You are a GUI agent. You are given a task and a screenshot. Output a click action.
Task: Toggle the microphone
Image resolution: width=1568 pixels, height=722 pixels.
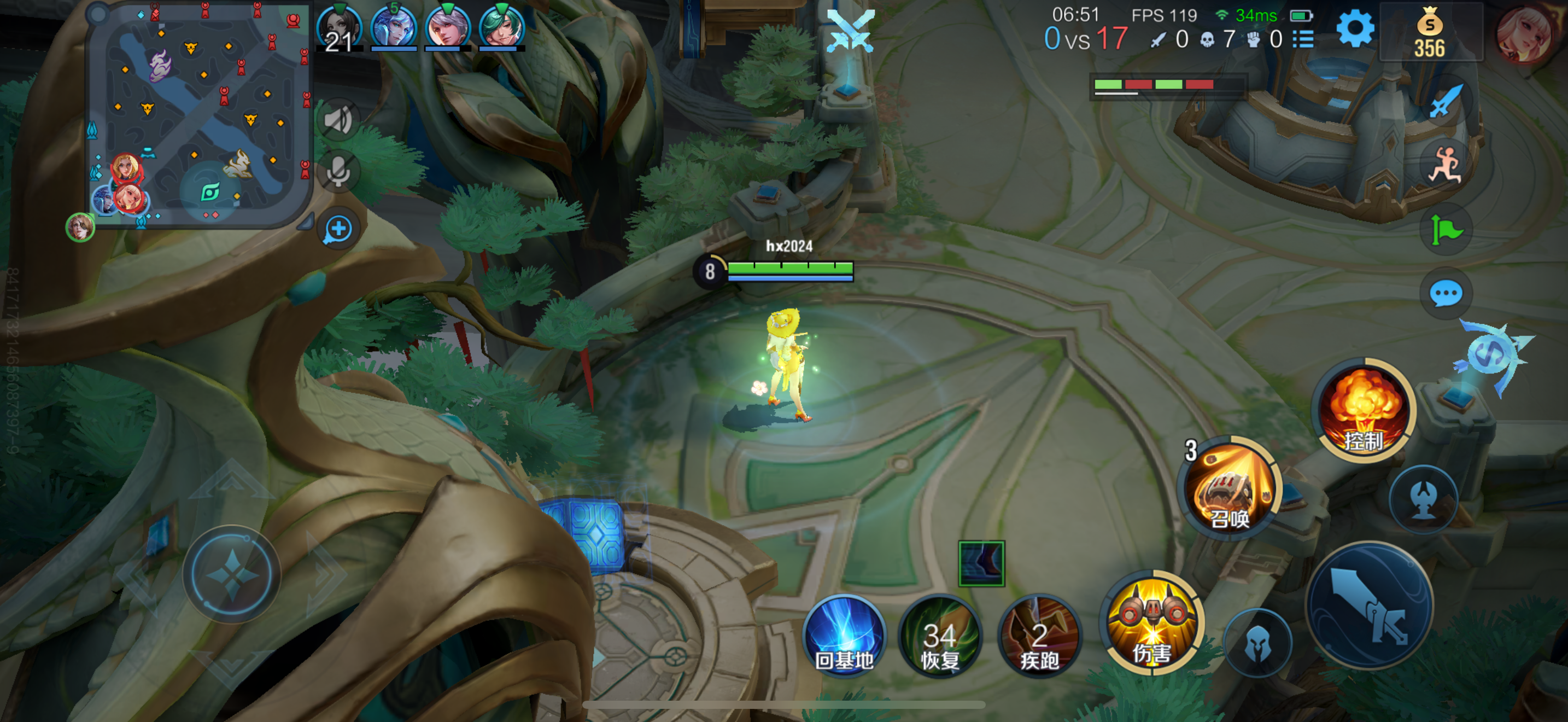click(x=338, y=172)
